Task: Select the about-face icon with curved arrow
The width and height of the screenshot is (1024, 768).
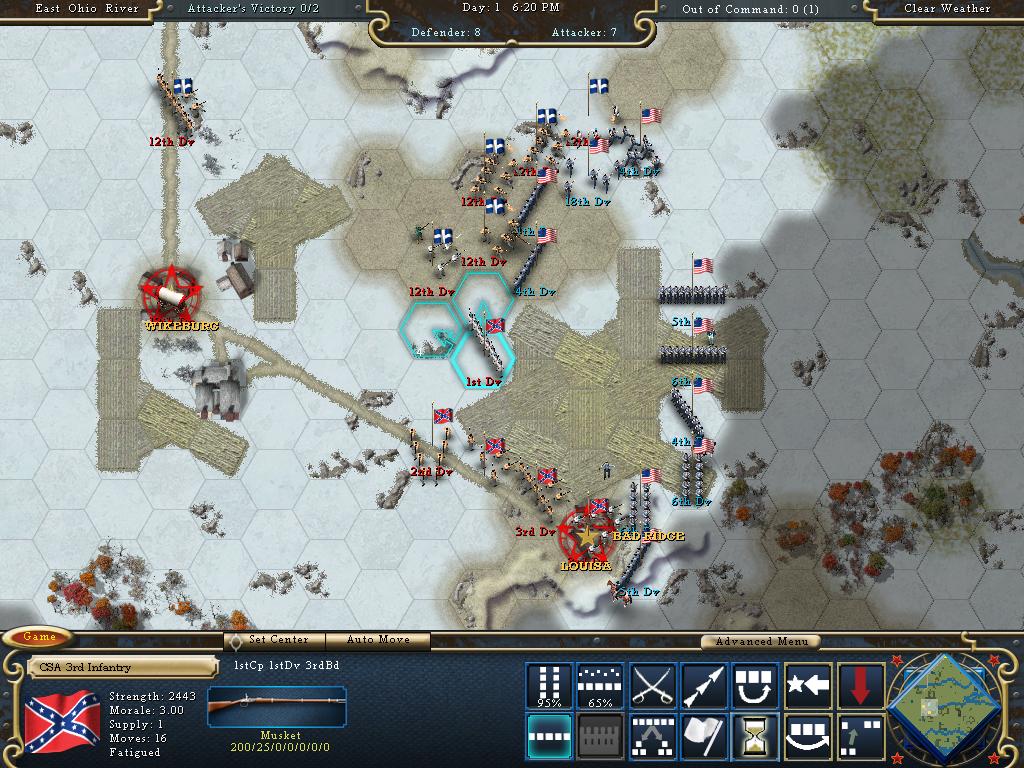Action: (755, 686)
